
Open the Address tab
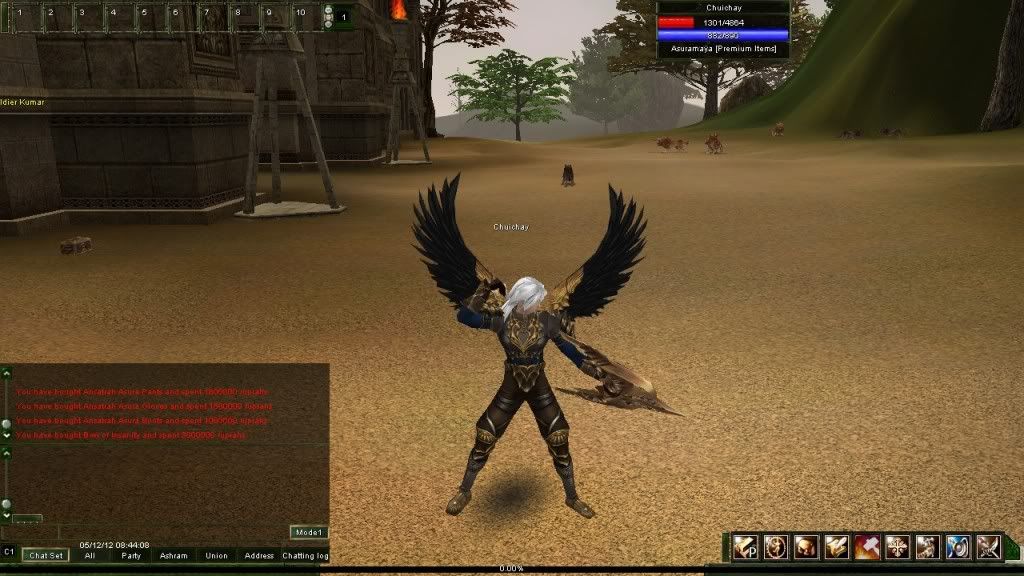(x=259, y=555)
